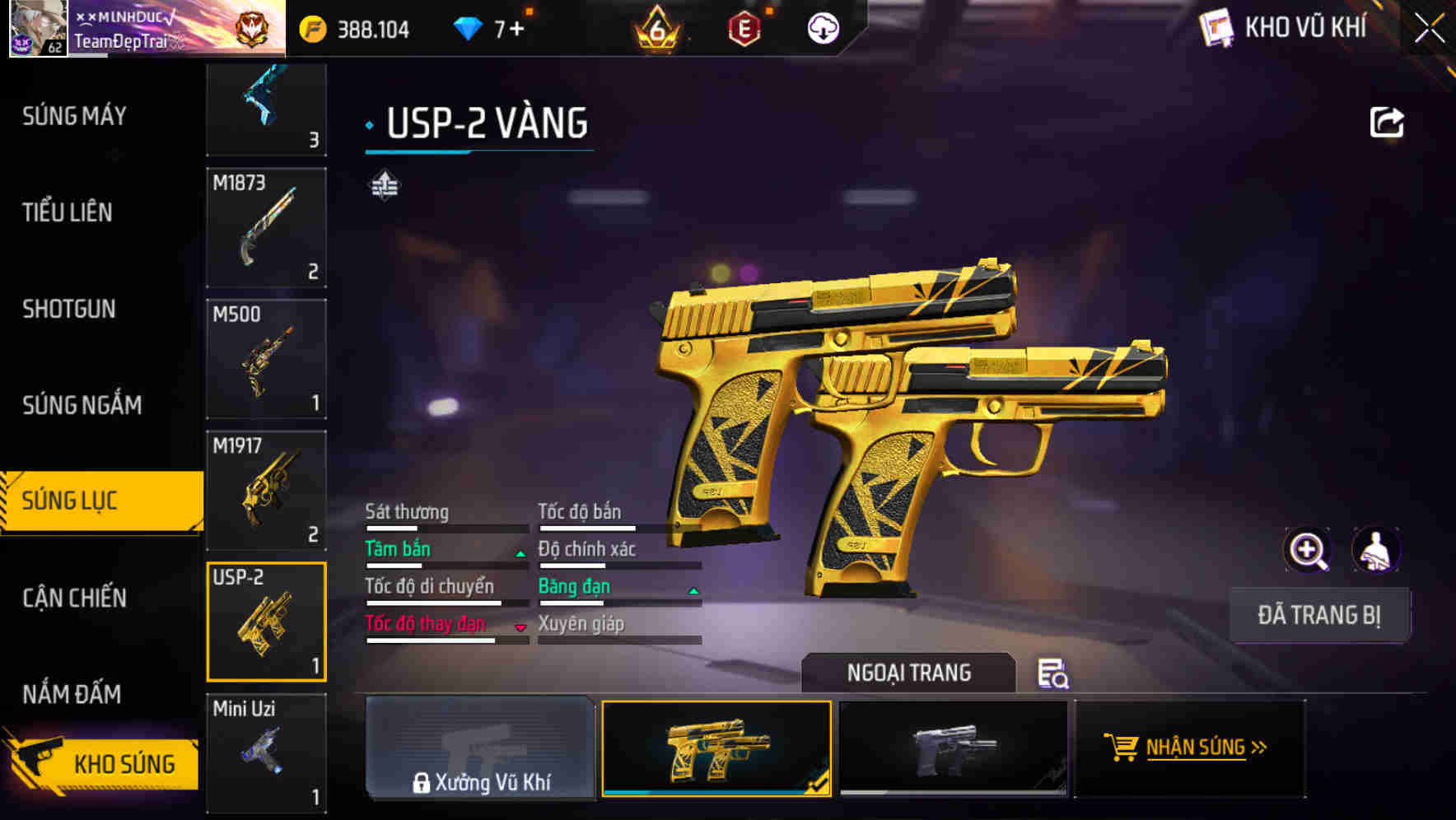Image resolution: width=1456 pixels, height=820 pixels.
Task: Click the player avatar in top left
Action: tap(37, 28)
